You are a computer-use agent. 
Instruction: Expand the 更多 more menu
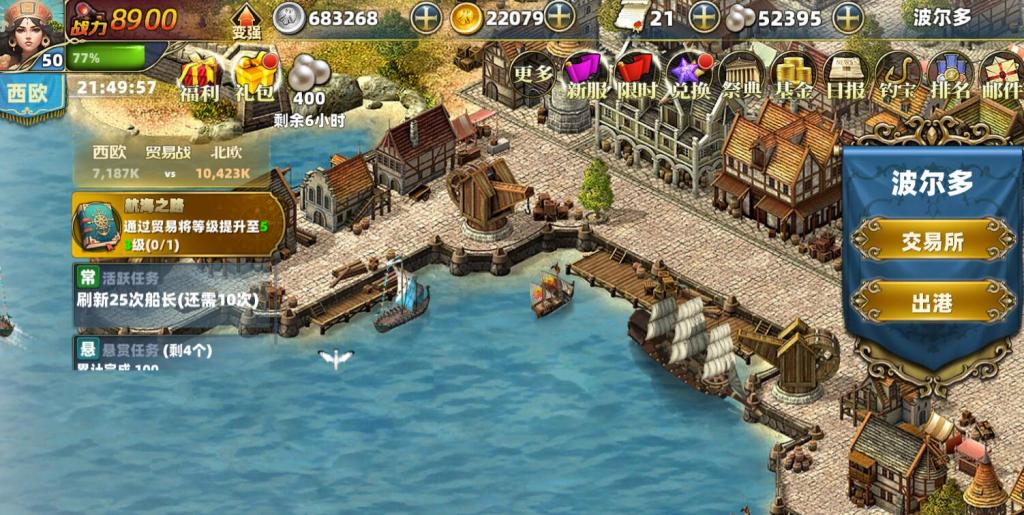click(532, 72)
